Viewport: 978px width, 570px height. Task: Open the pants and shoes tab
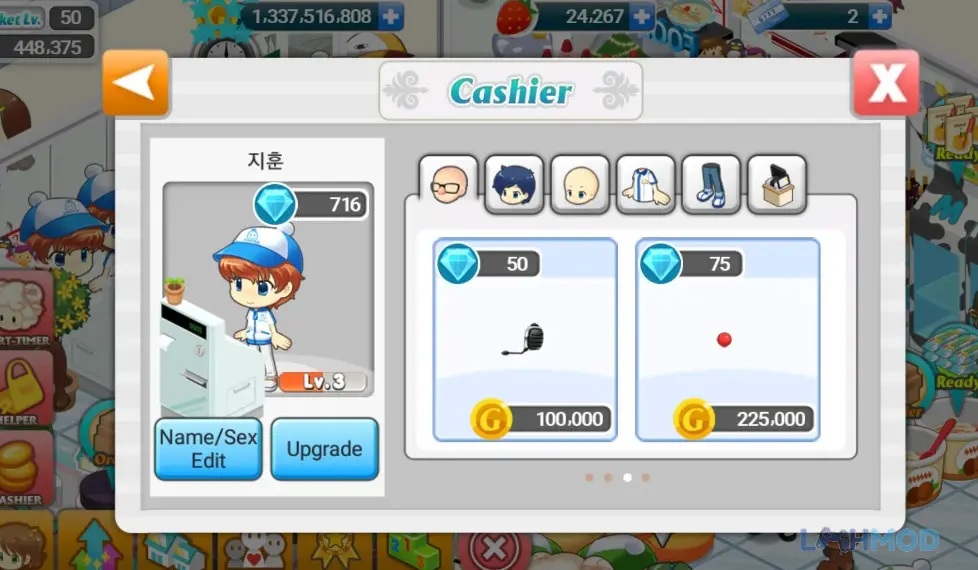tap(711, 185)
